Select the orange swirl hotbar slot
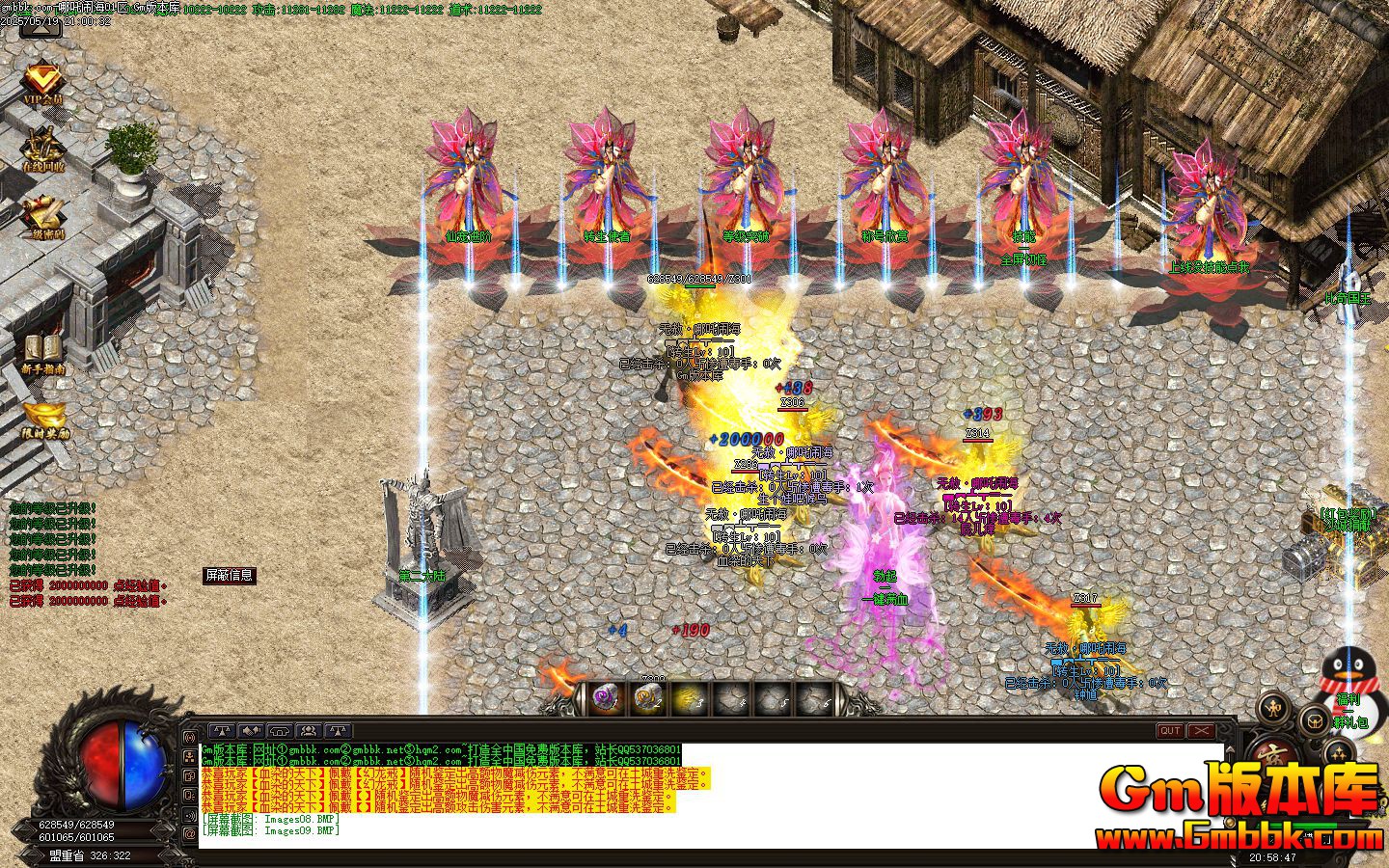The image size is (1389, 868). 647,697
